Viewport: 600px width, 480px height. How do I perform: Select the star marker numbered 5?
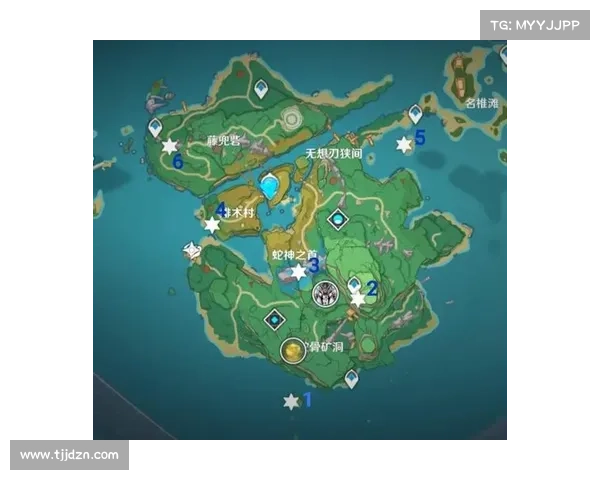(404, 144)
